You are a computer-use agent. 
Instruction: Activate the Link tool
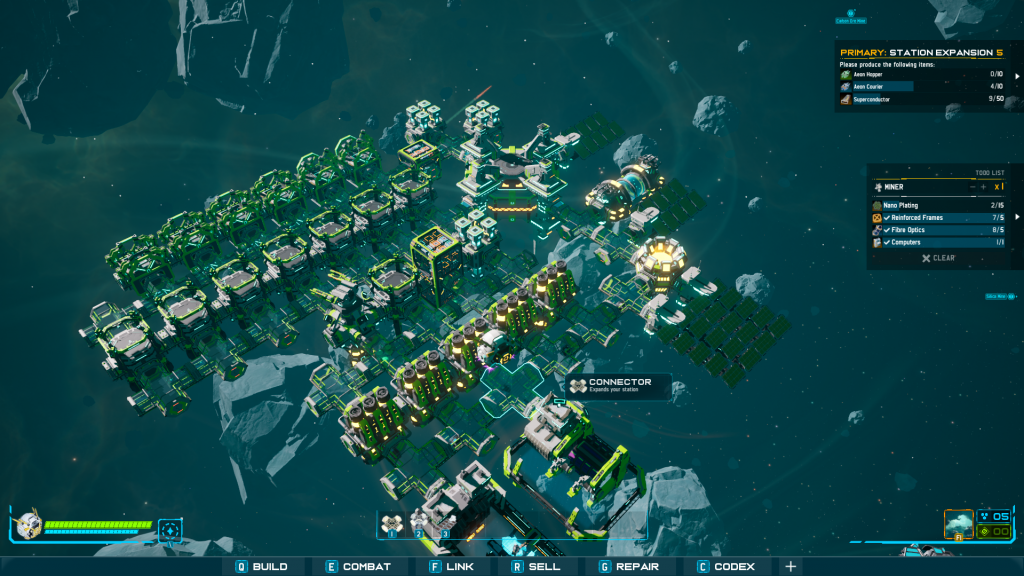coord(450,567)
